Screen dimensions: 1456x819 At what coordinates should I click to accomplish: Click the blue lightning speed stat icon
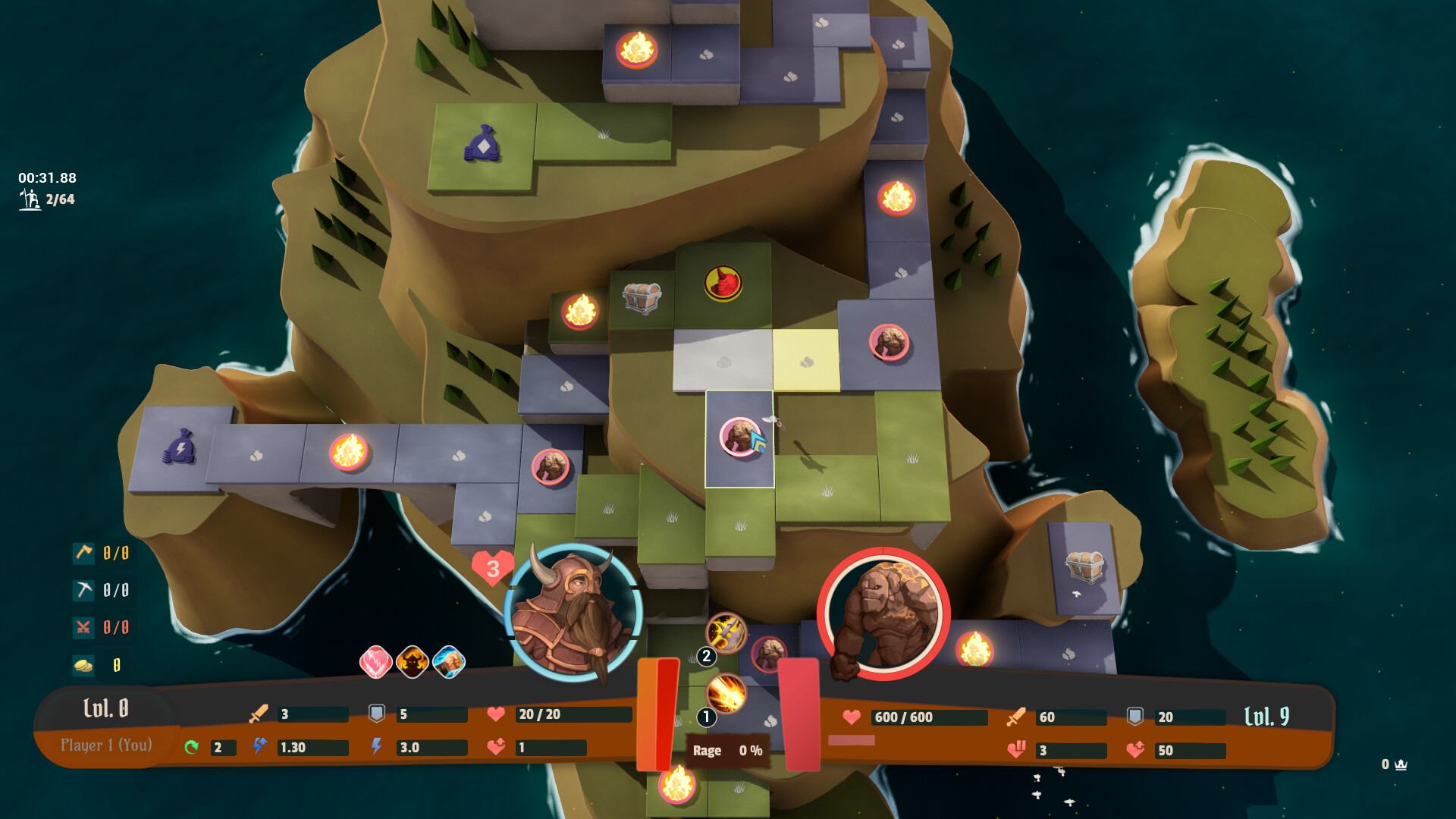[x=259, y=747]
